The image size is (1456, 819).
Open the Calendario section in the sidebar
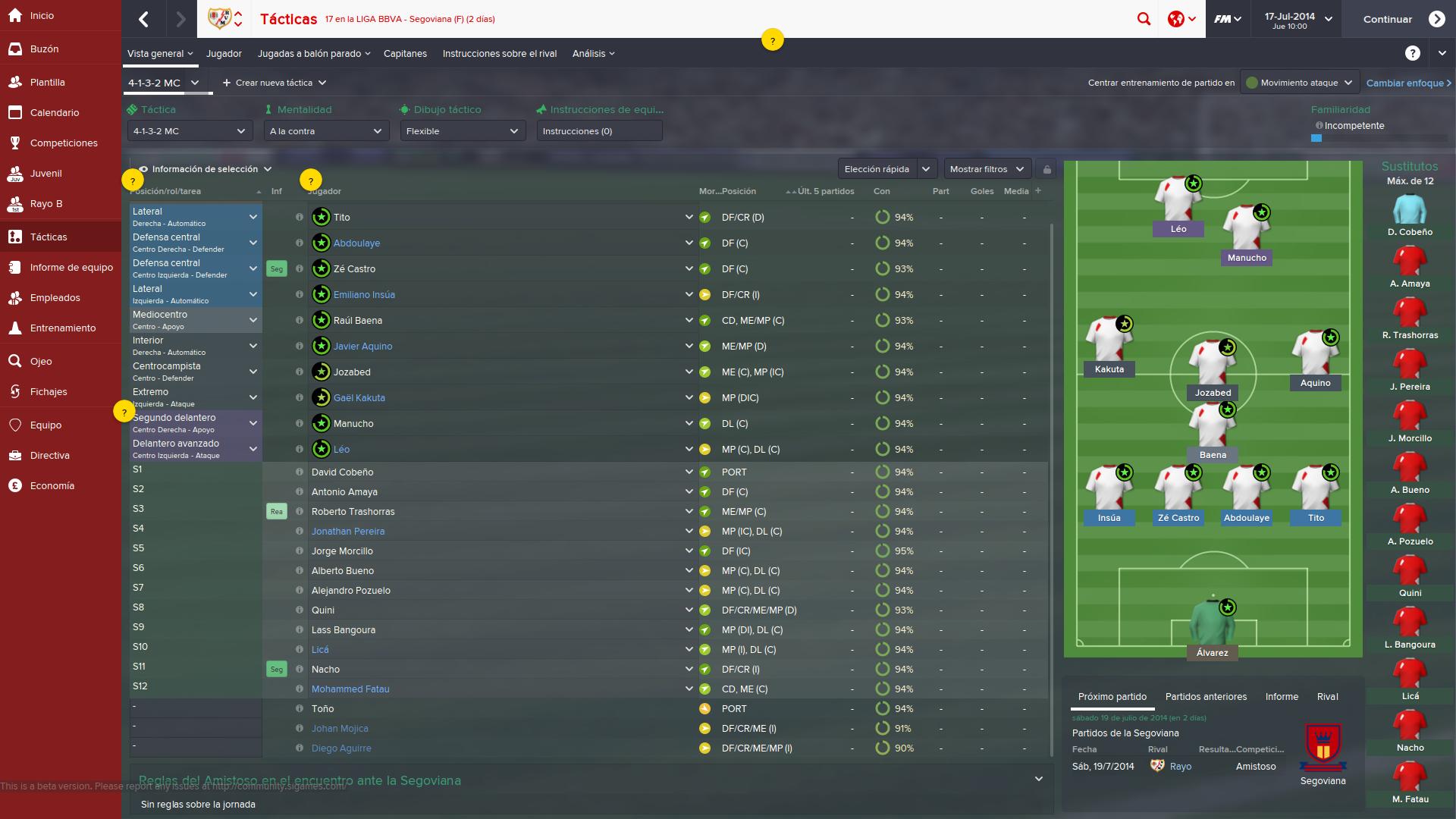tap(55, 112)
